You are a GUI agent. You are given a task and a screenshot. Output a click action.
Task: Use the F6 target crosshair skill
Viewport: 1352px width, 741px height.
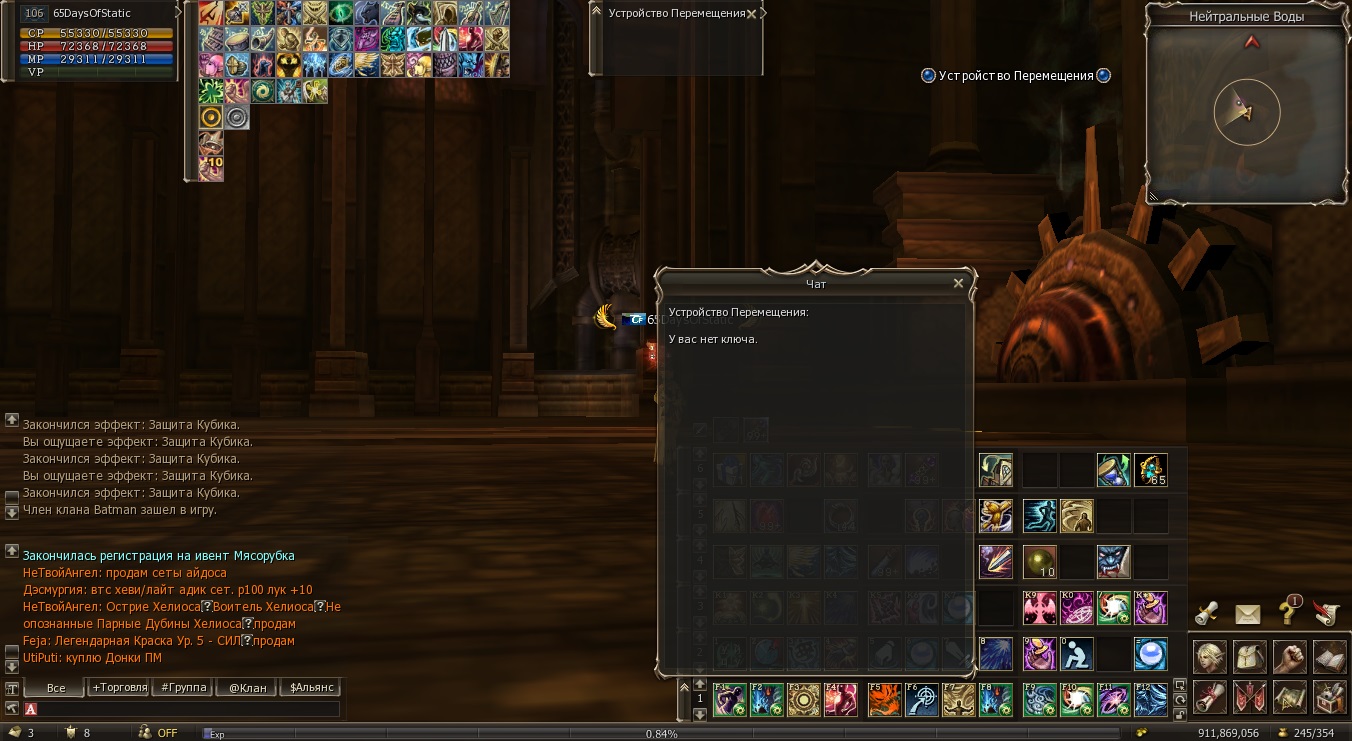[921, 700]
